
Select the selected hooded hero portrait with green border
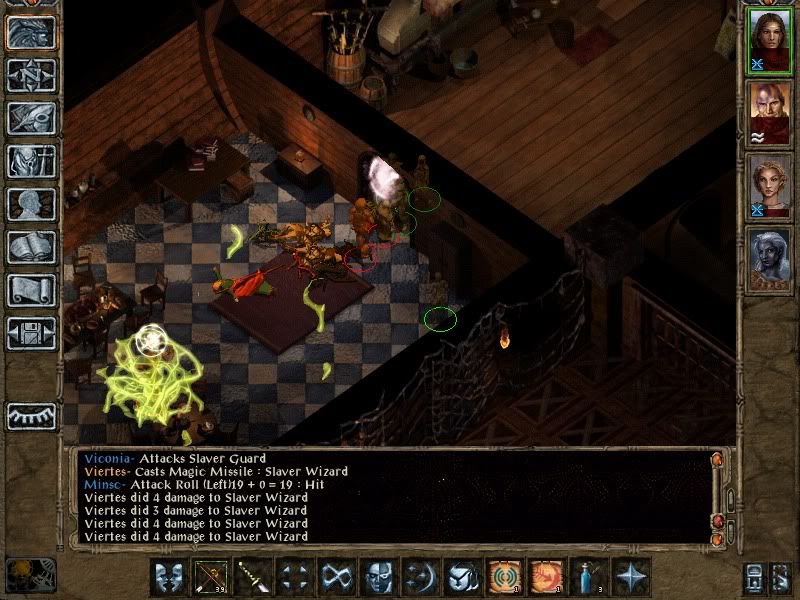tap(769, 42)
